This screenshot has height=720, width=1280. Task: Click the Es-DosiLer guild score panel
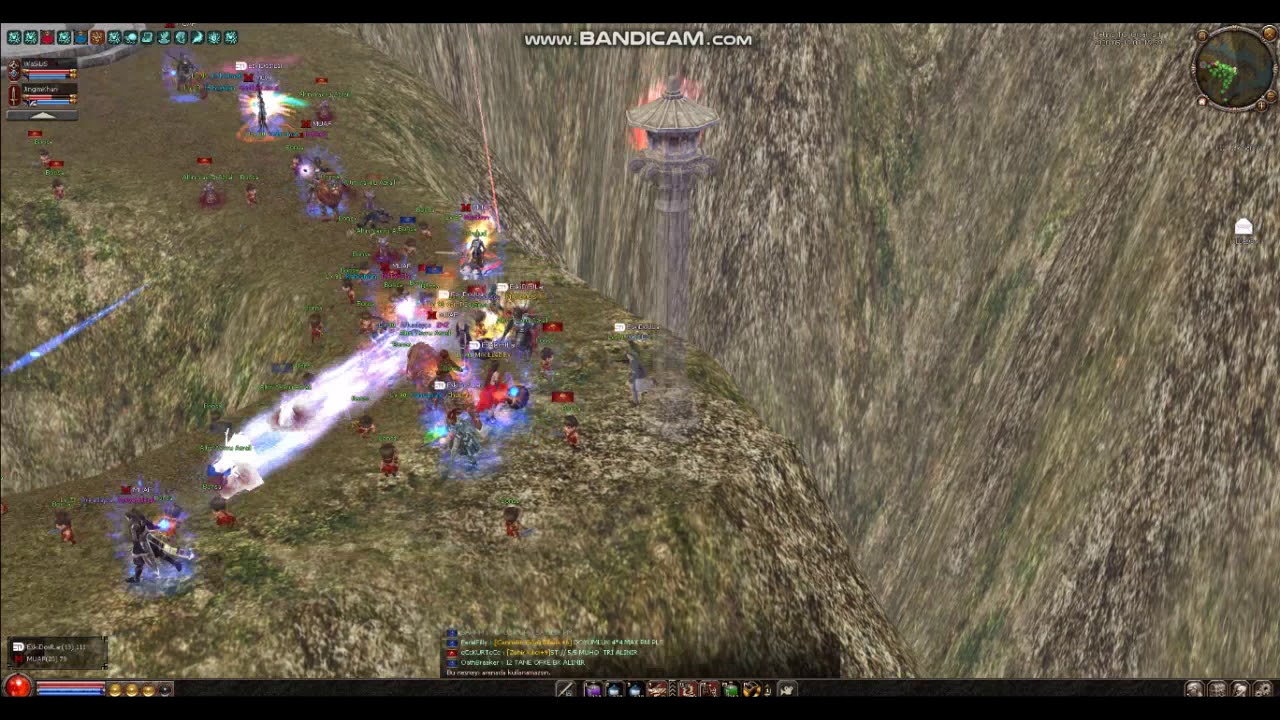[56, 652]
